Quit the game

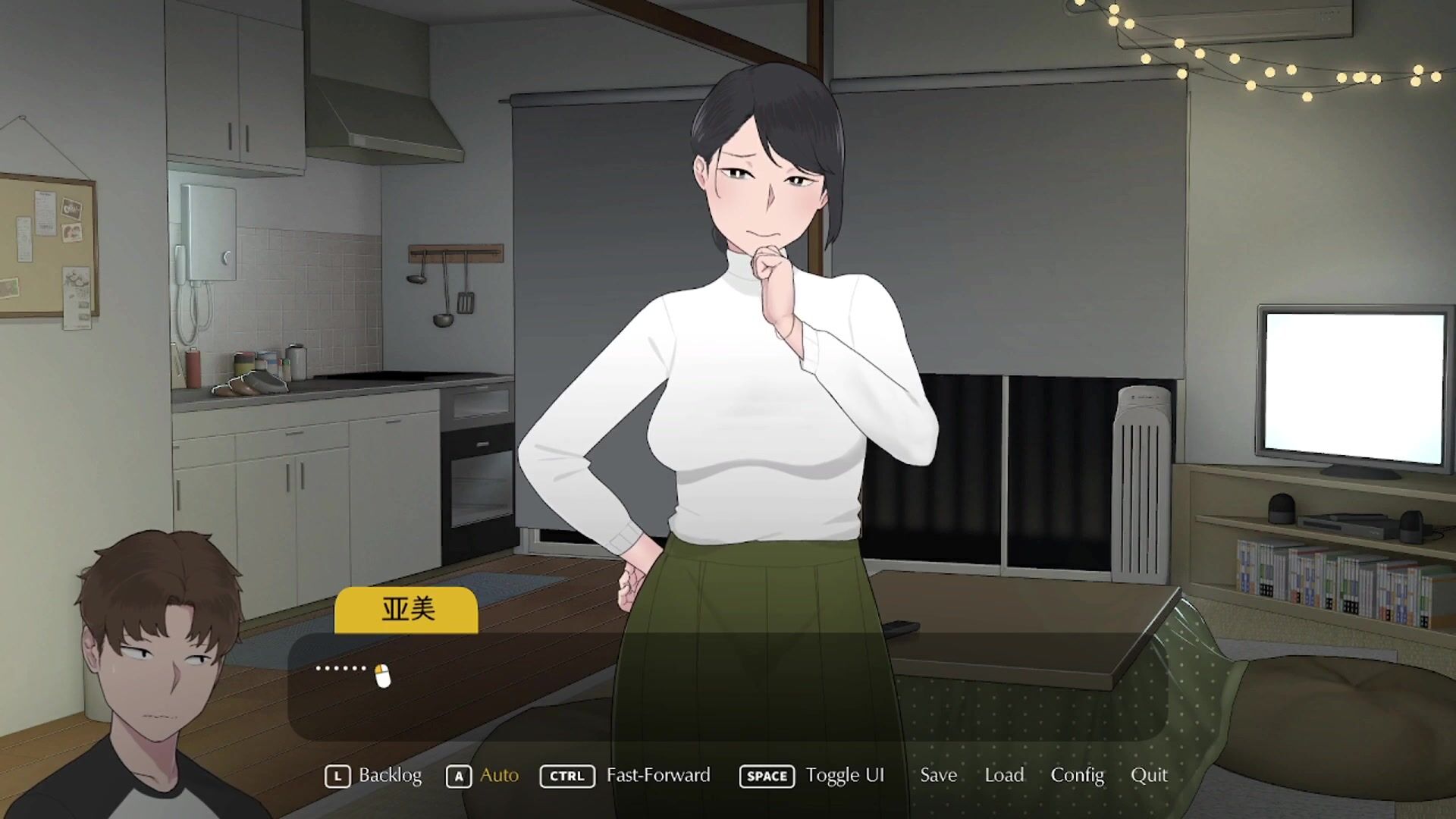coord(1149,775)
